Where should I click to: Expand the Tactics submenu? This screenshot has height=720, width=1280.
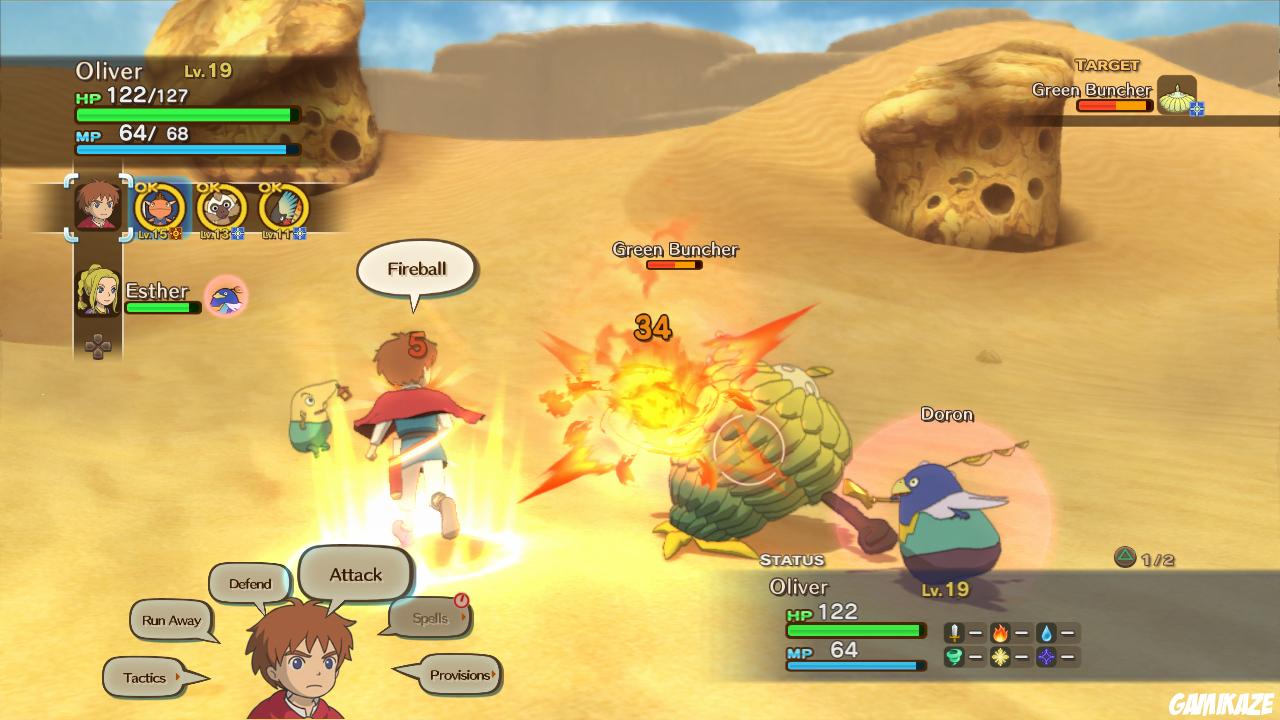click(x=145, y=677)
